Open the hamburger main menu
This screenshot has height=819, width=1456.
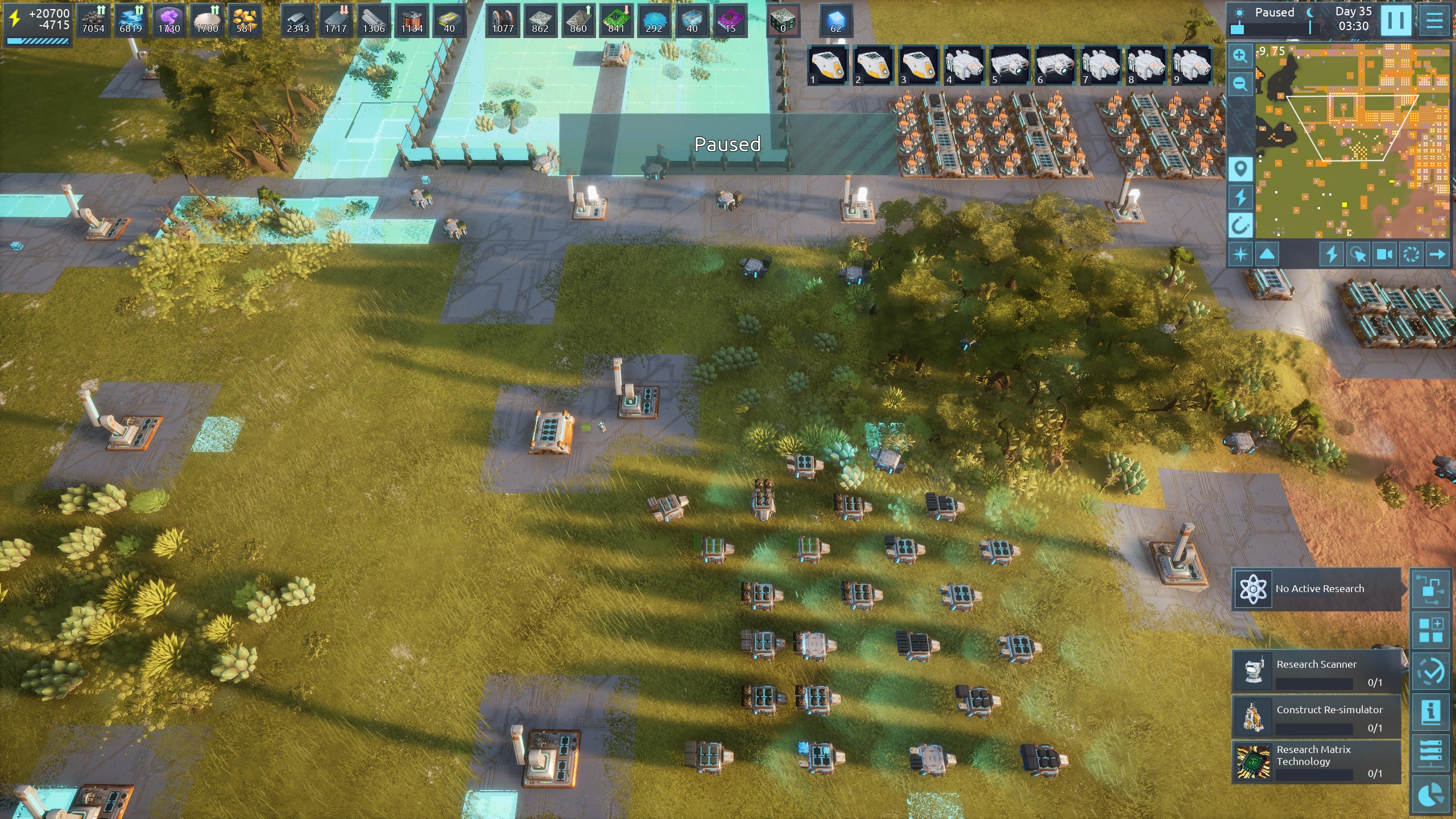pyautogui.click(x=1434, y=20)
